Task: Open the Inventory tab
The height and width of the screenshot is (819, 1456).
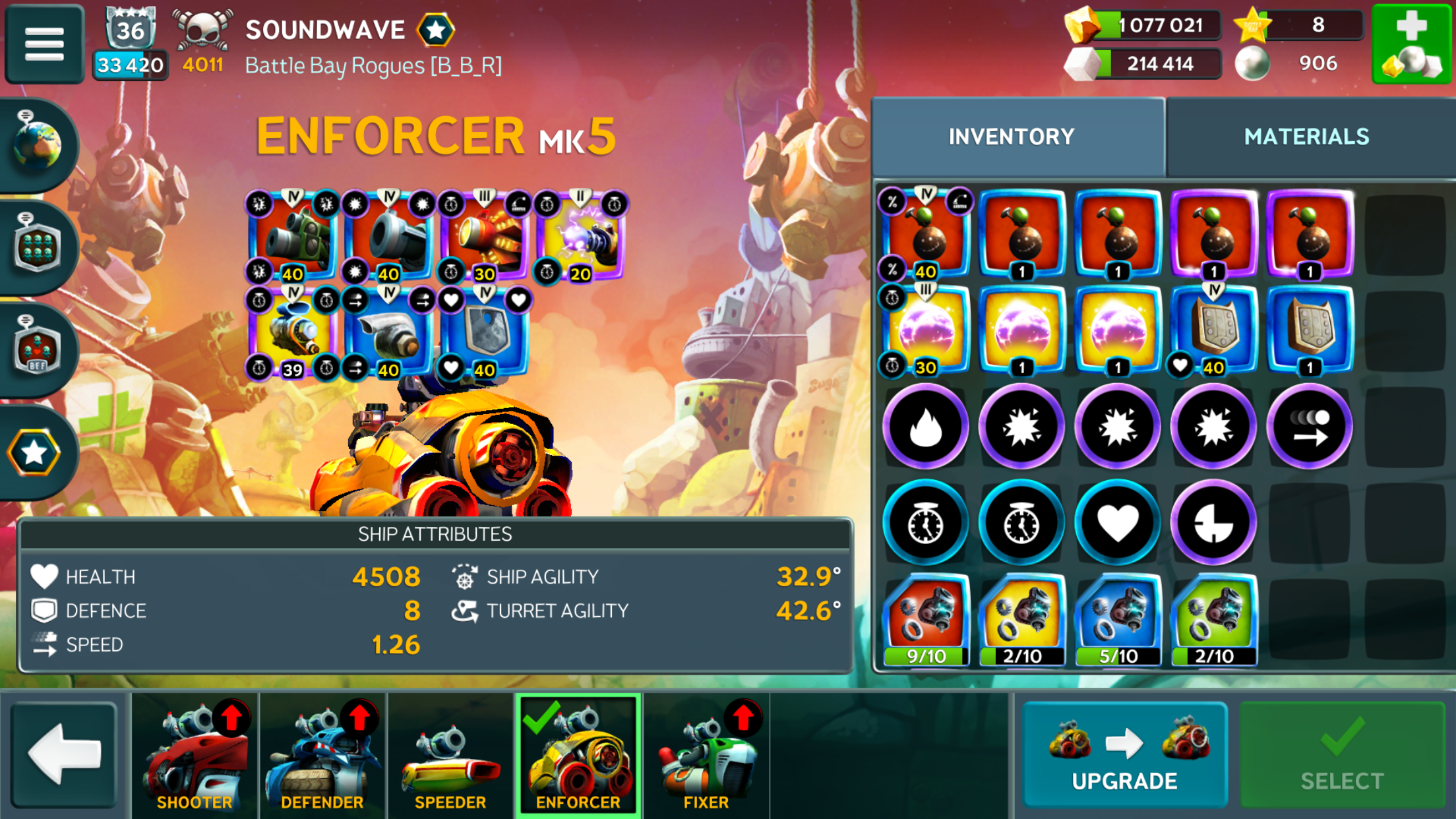Action: pos(1011,136)
